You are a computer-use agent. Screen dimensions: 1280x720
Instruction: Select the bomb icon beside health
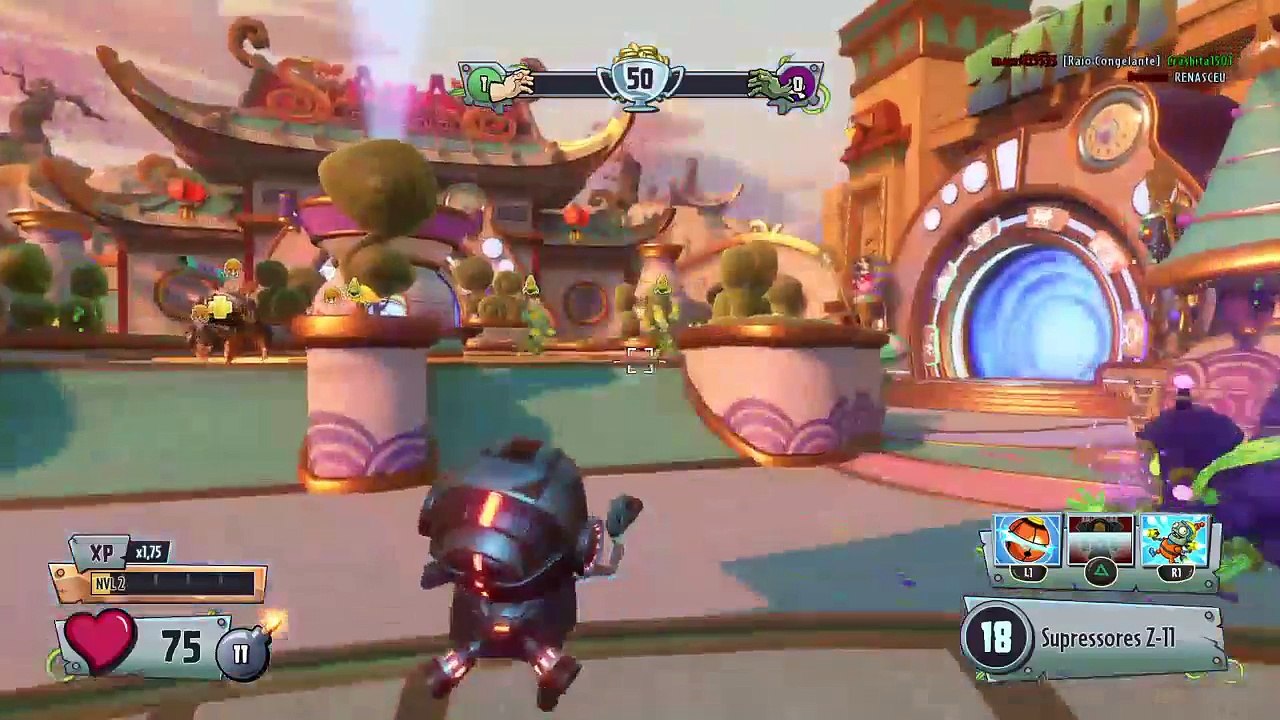pos(242,653)
